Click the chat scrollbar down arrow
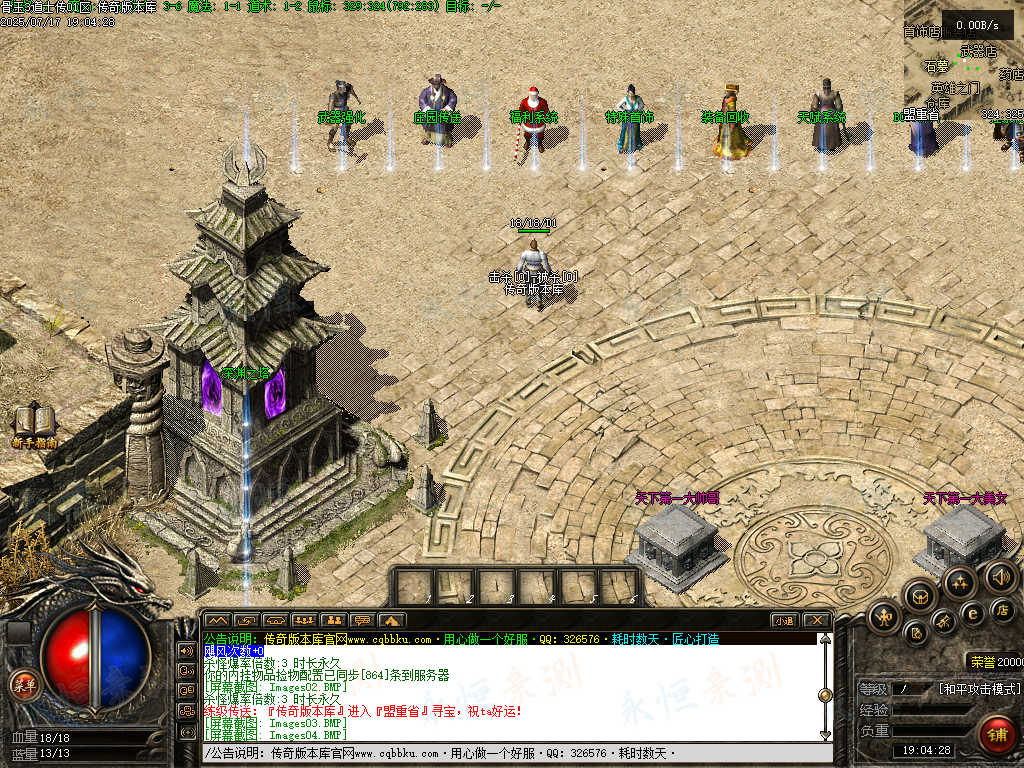Image resolution: width=1024 pixels, height=768 pixels. 825,735
